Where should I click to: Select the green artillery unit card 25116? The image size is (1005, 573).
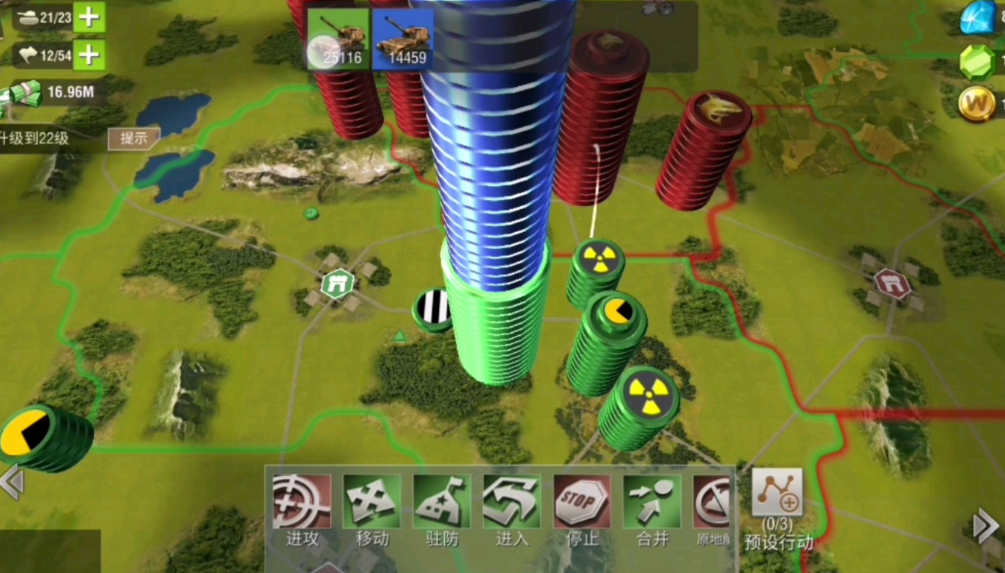coord(337,39)
